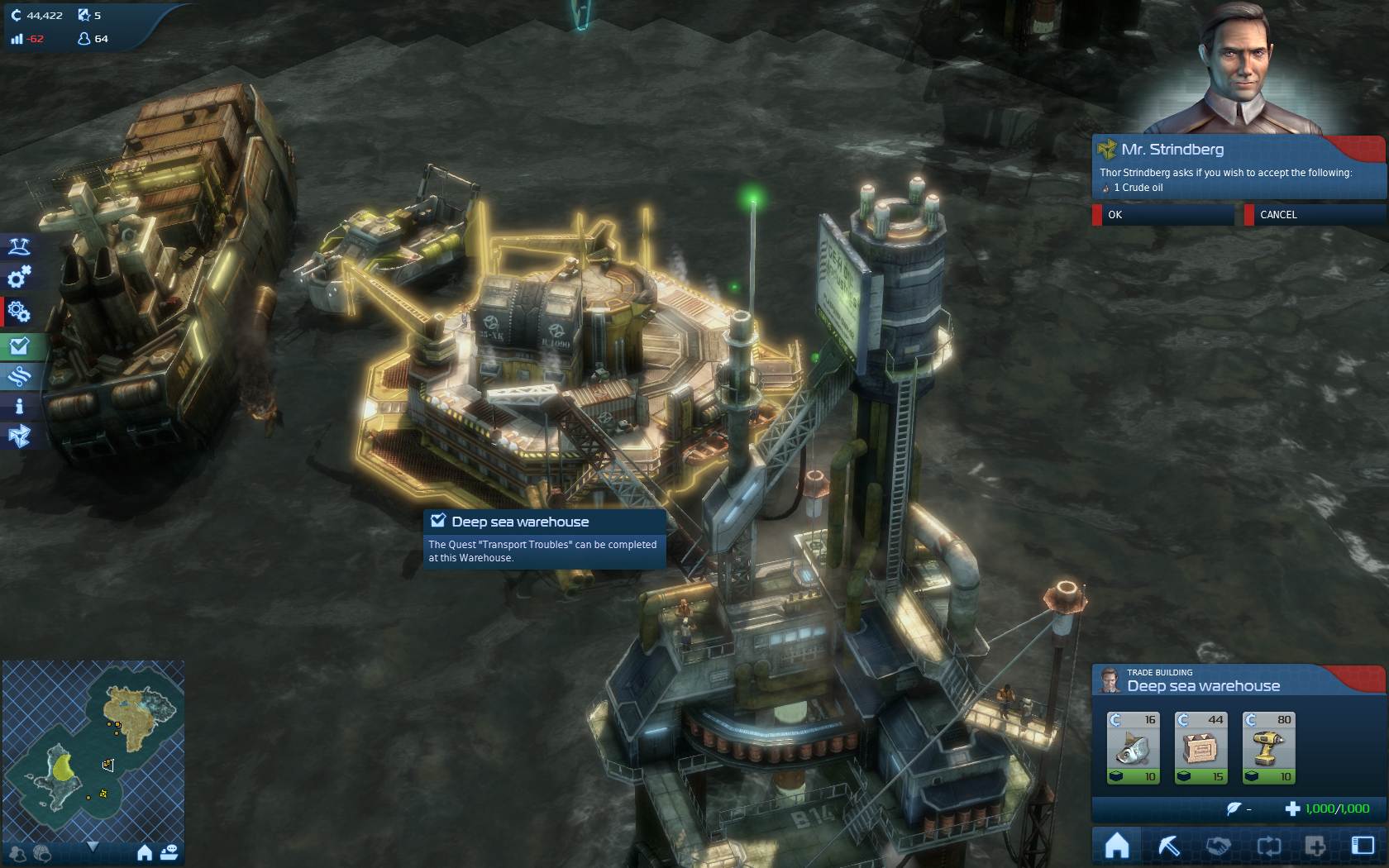
Task: Open the double gears production sidebar icon
Action: [x=19, y=312]
